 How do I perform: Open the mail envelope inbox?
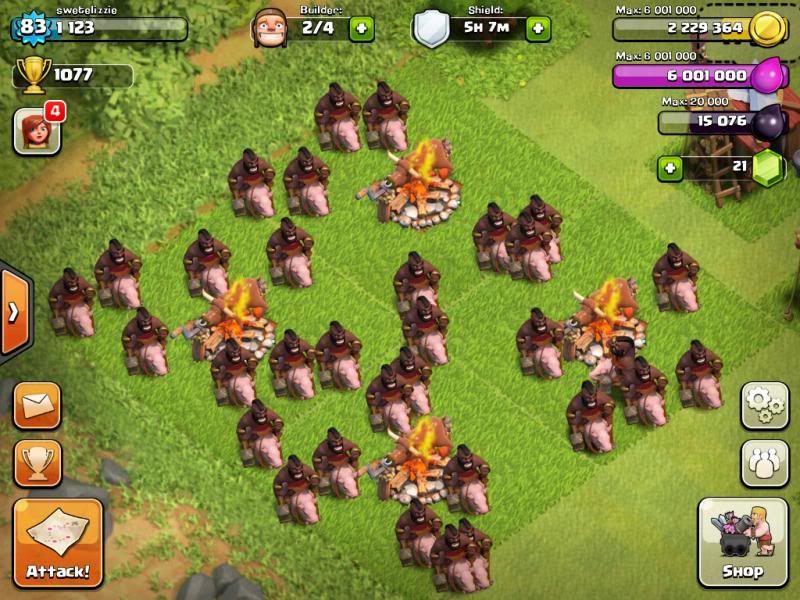(x=37, y=405)
